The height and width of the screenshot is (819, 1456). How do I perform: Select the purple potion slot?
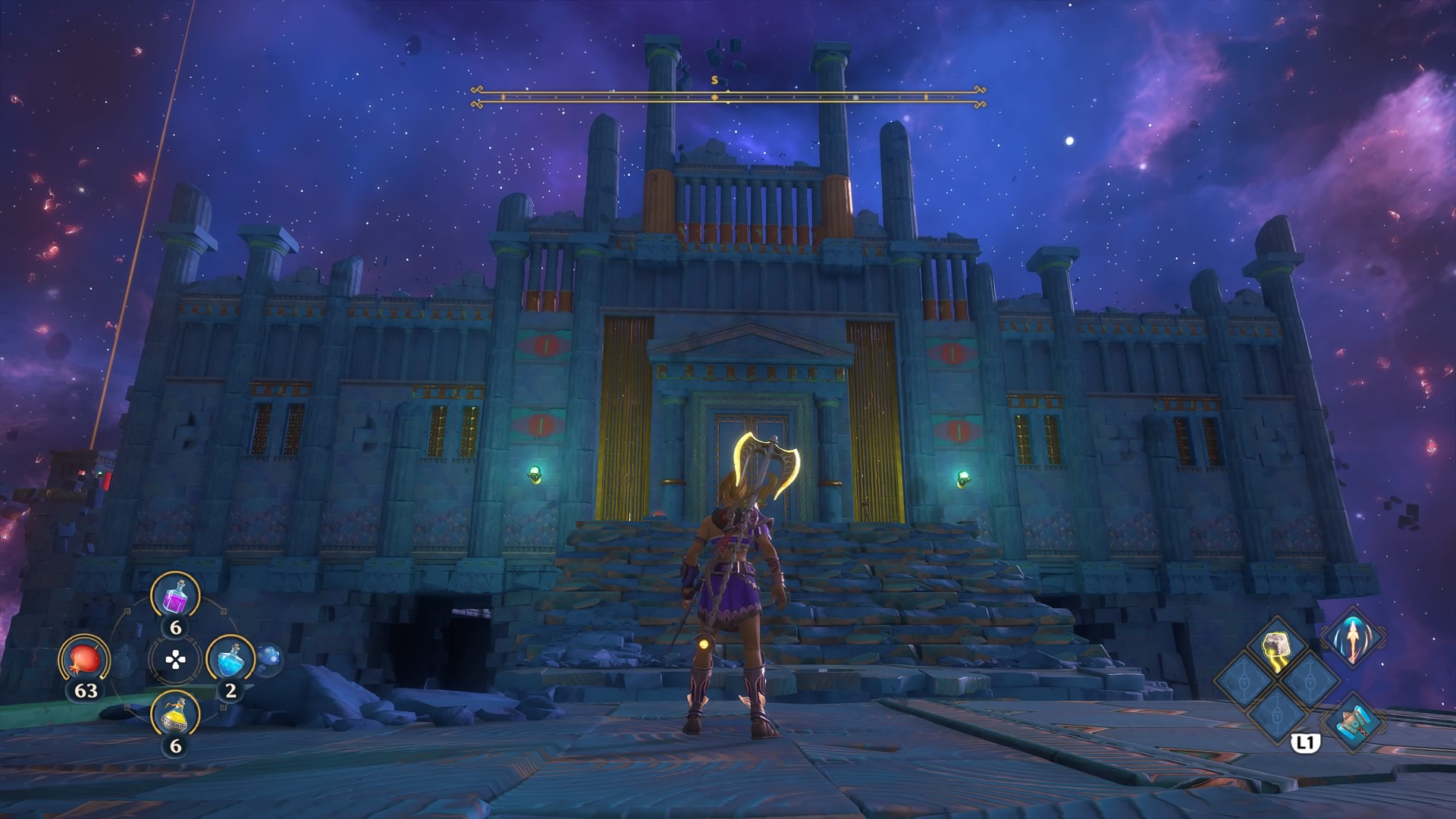click(x=176, y=595)
